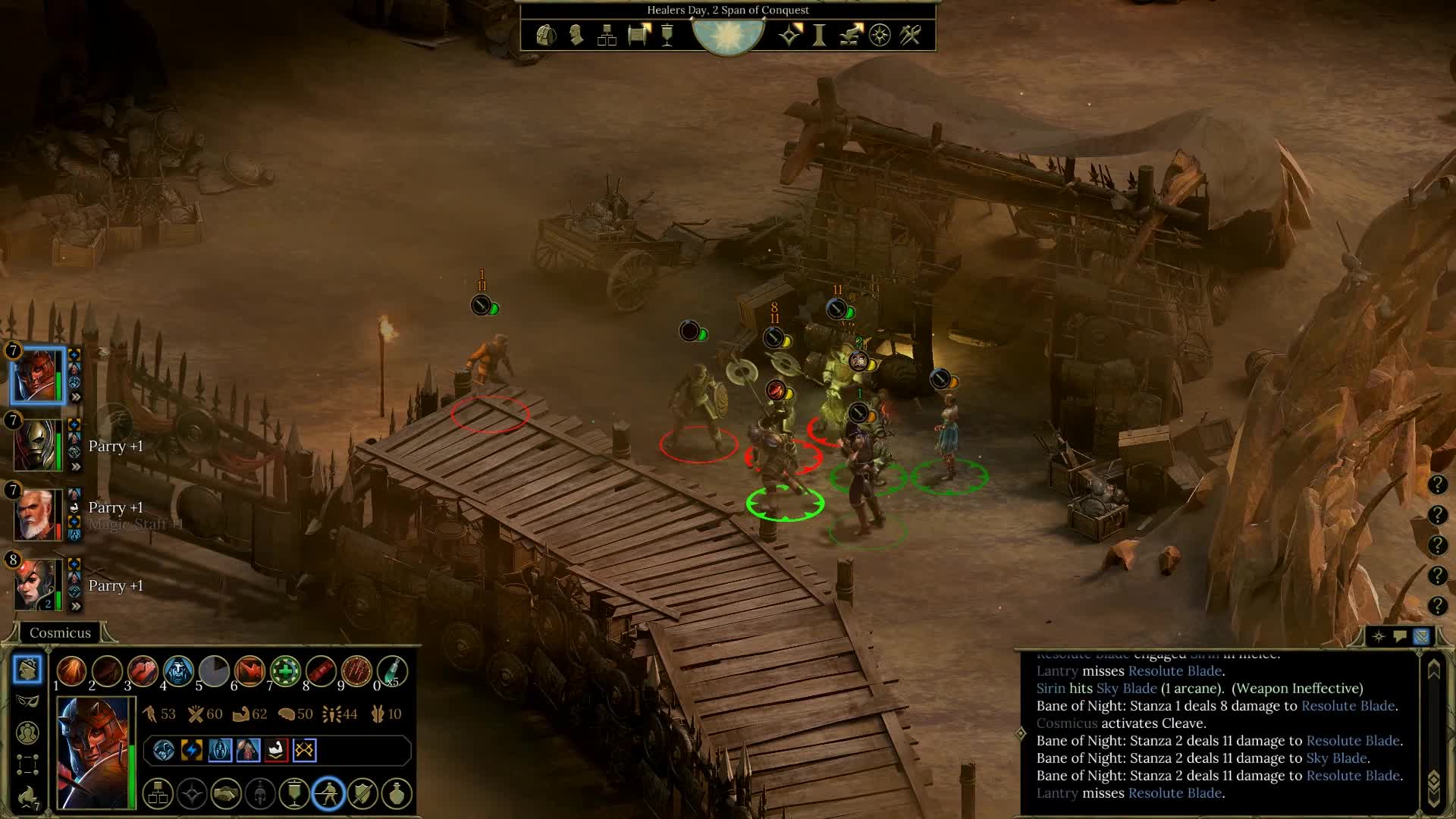Image resolution: width=1456 pixels, height=819 pixels.
Task: Select Cosmicus's red-helmeted party portrait
Action: 37,375
